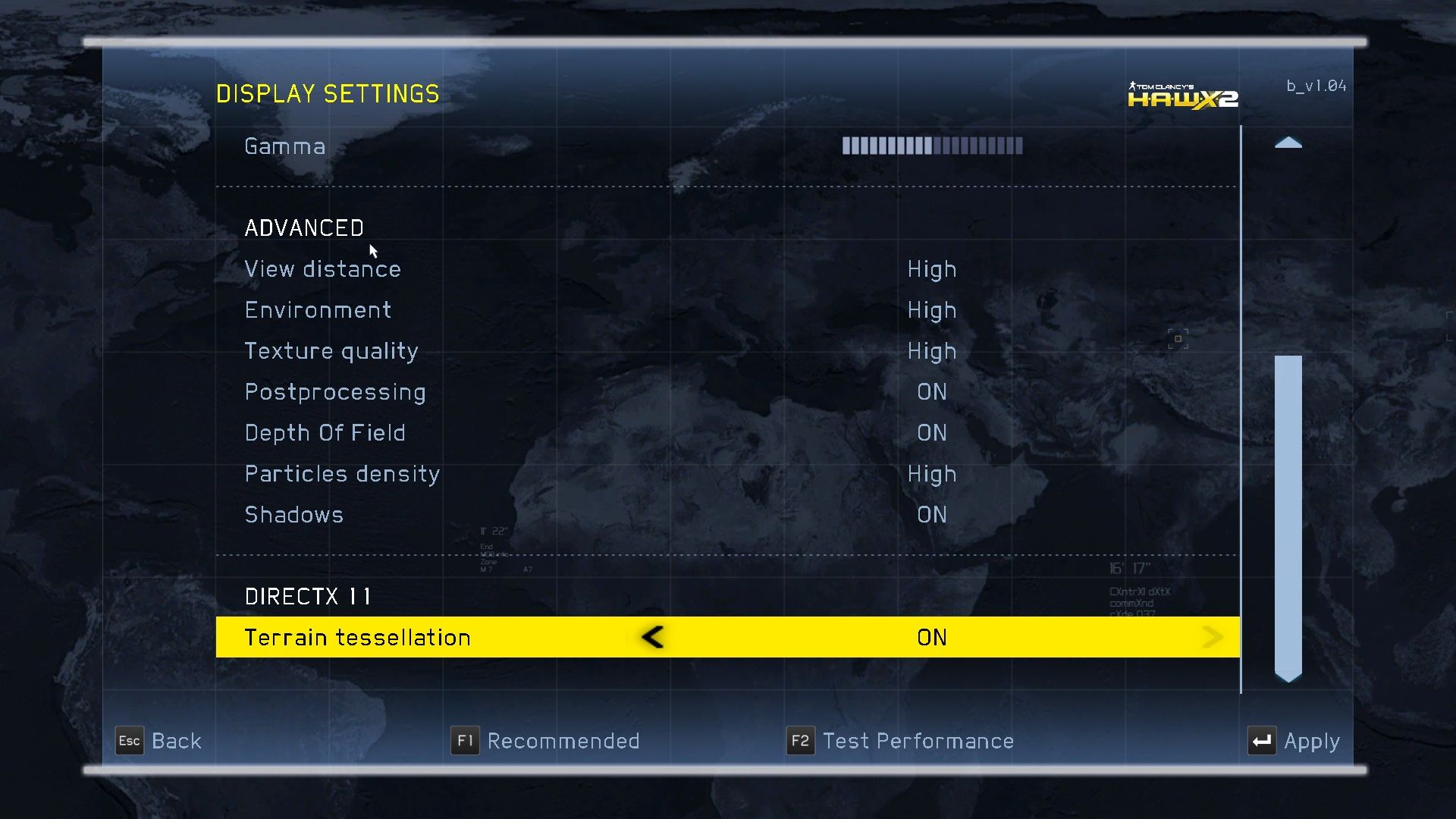Apply Recommended display settings
This screenshot has height=819, width=1456.
pos(545,741)
